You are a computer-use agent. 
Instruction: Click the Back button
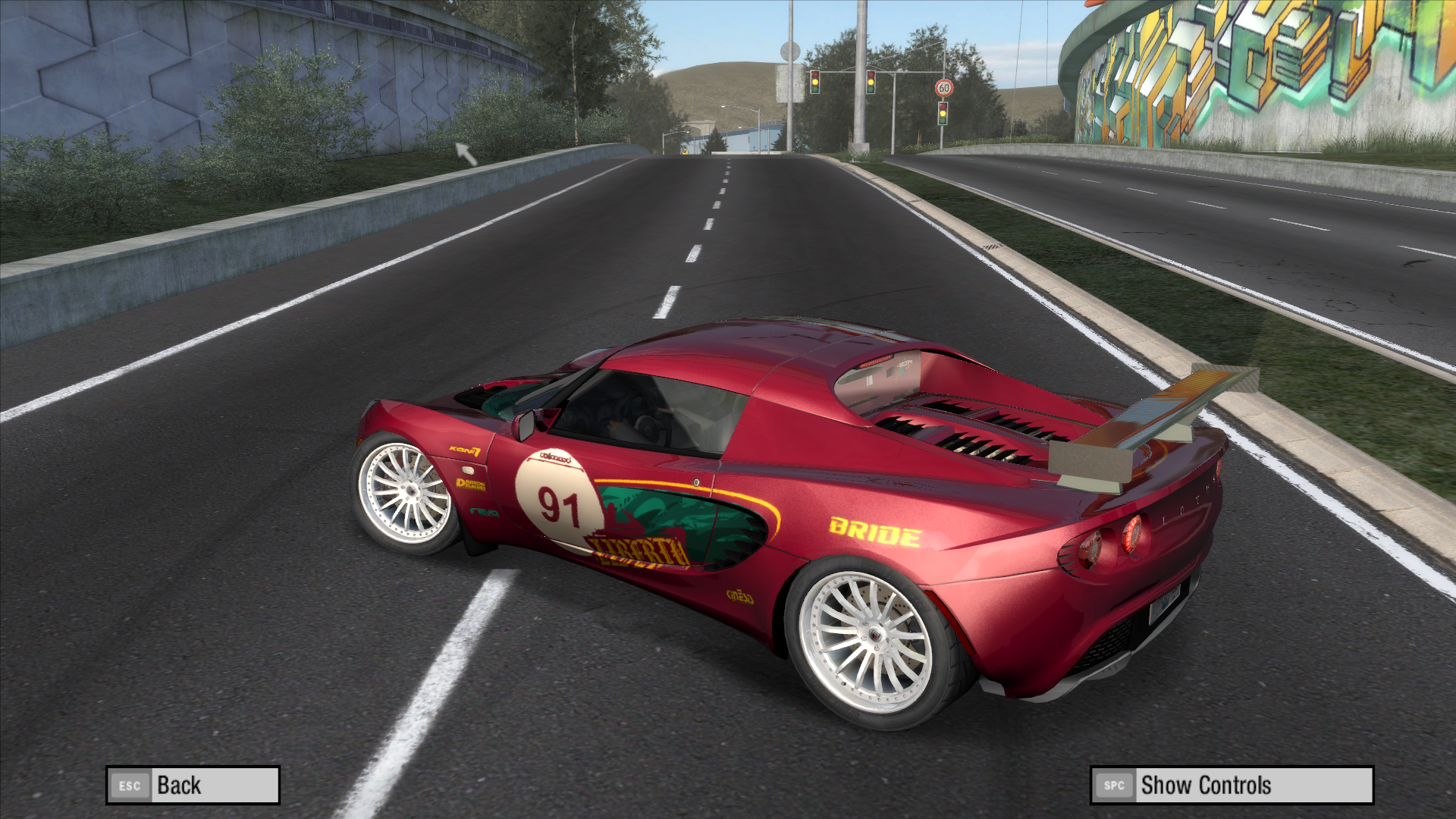(x=193, y=786)
